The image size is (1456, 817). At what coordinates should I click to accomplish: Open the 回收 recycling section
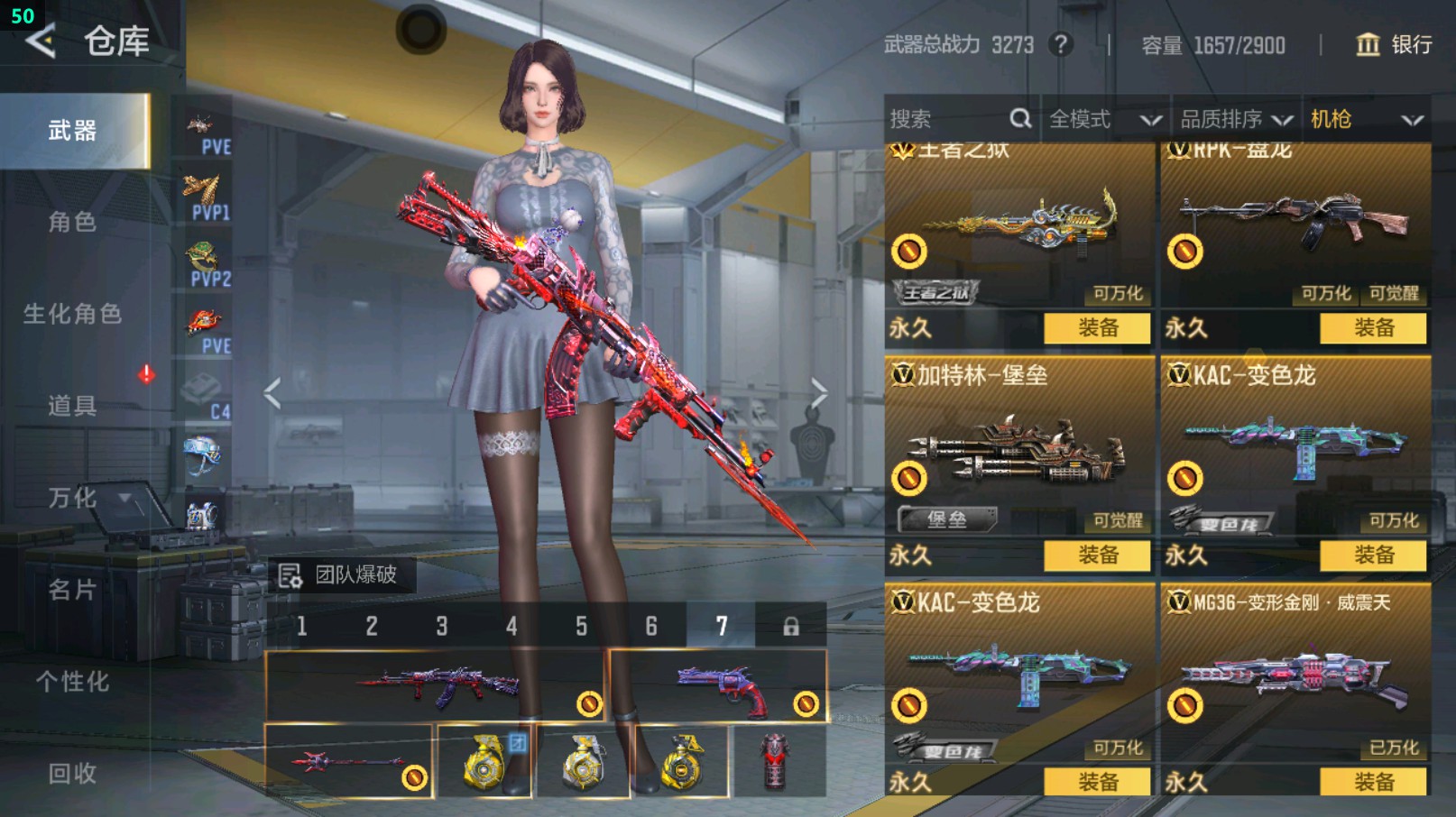72,774
